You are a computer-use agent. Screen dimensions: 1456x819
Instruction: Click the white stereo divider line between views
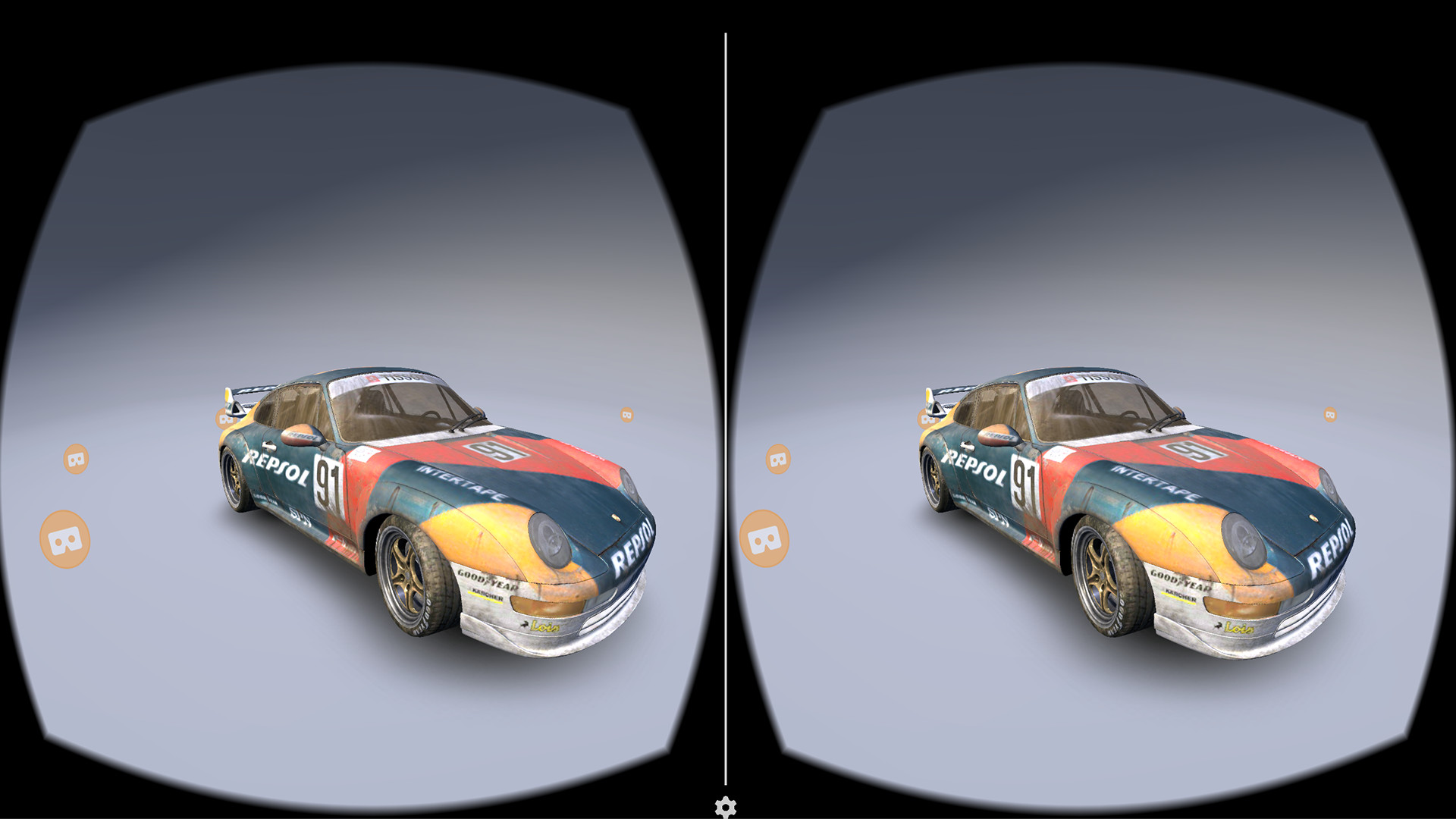[727, 409]
